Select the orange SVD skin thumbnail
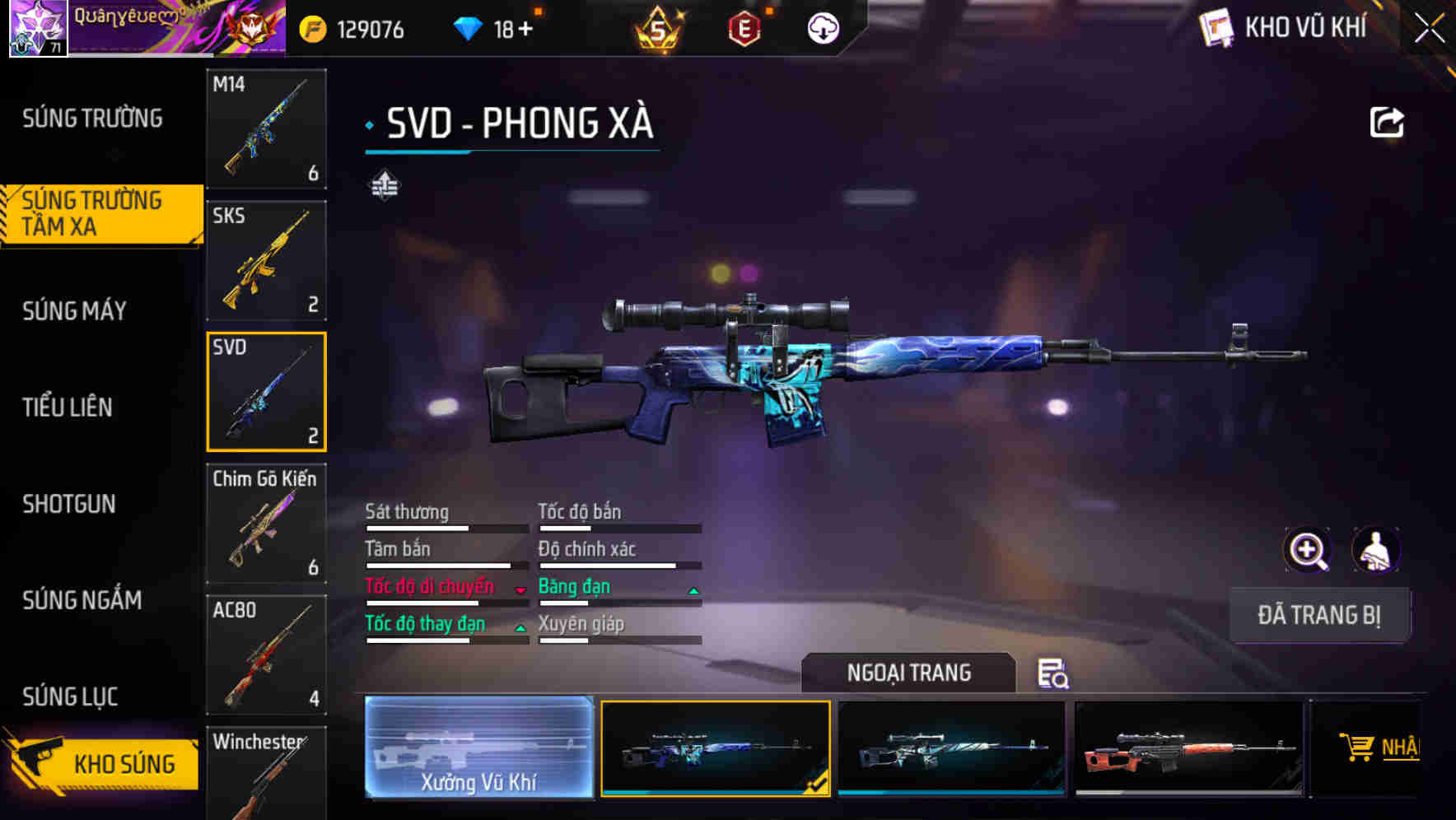 [x=1189, y=749]
